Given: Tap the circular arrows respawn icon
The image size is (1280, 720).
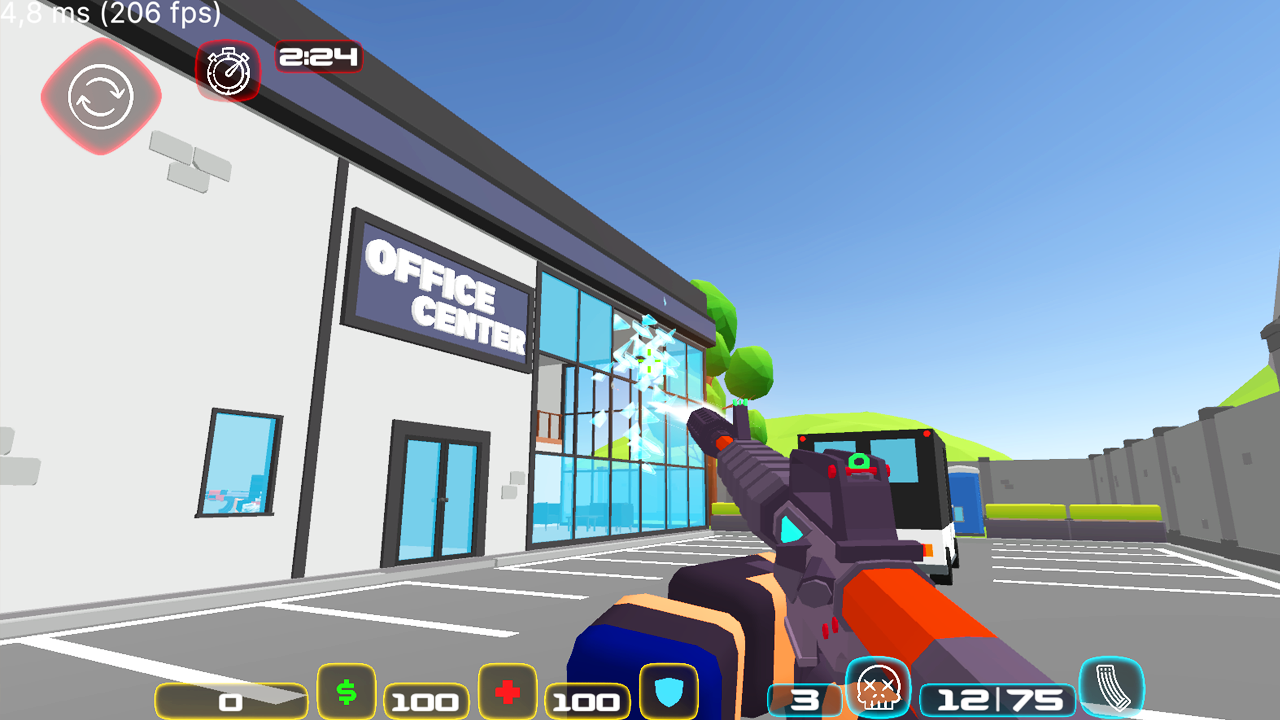Looking at the screenshot, I should (x=100, y=96).
